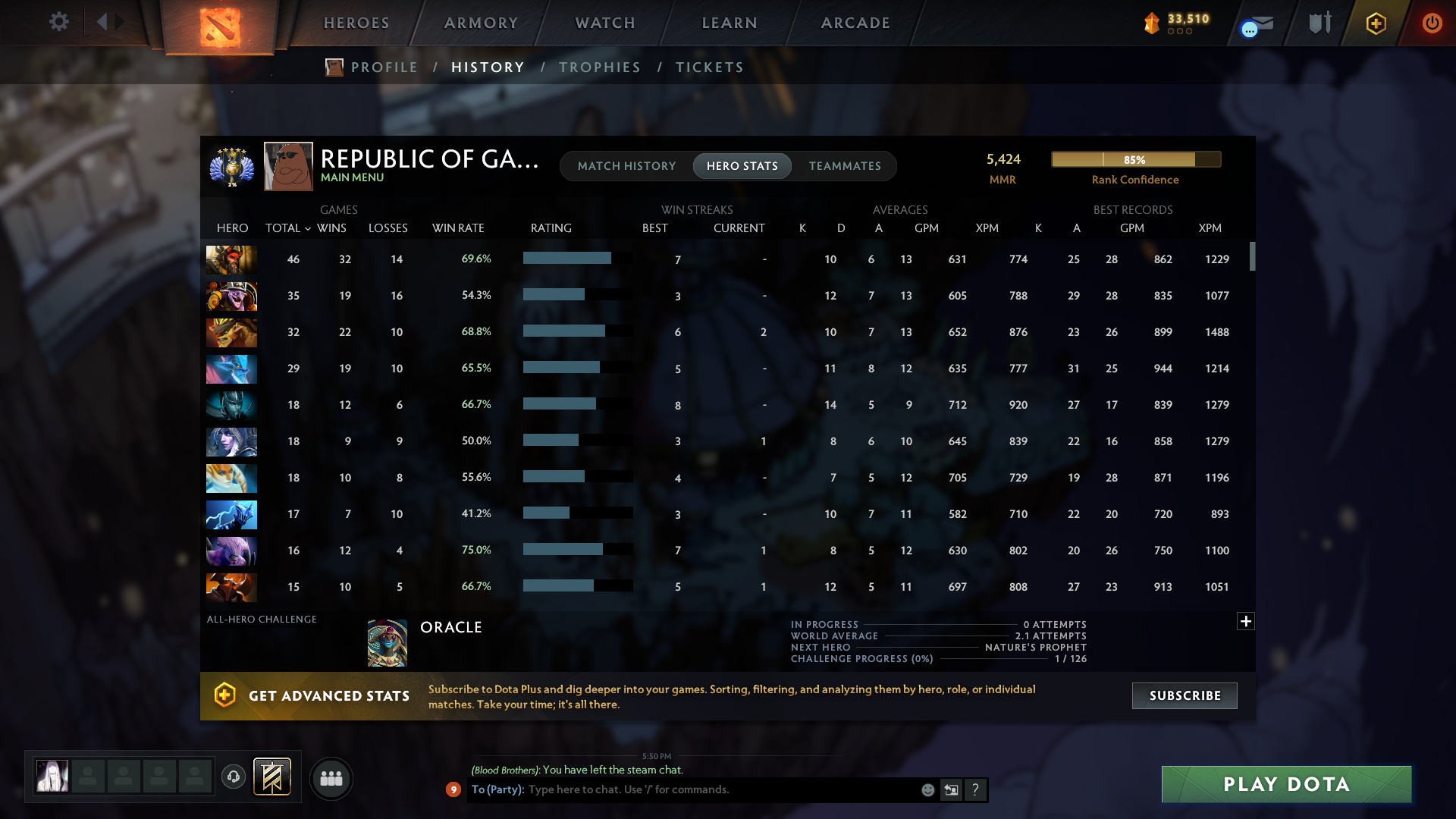Click the question mark help icon near chat
The width and height of the screenshot is (1456, 819).
tap(976, 789)
